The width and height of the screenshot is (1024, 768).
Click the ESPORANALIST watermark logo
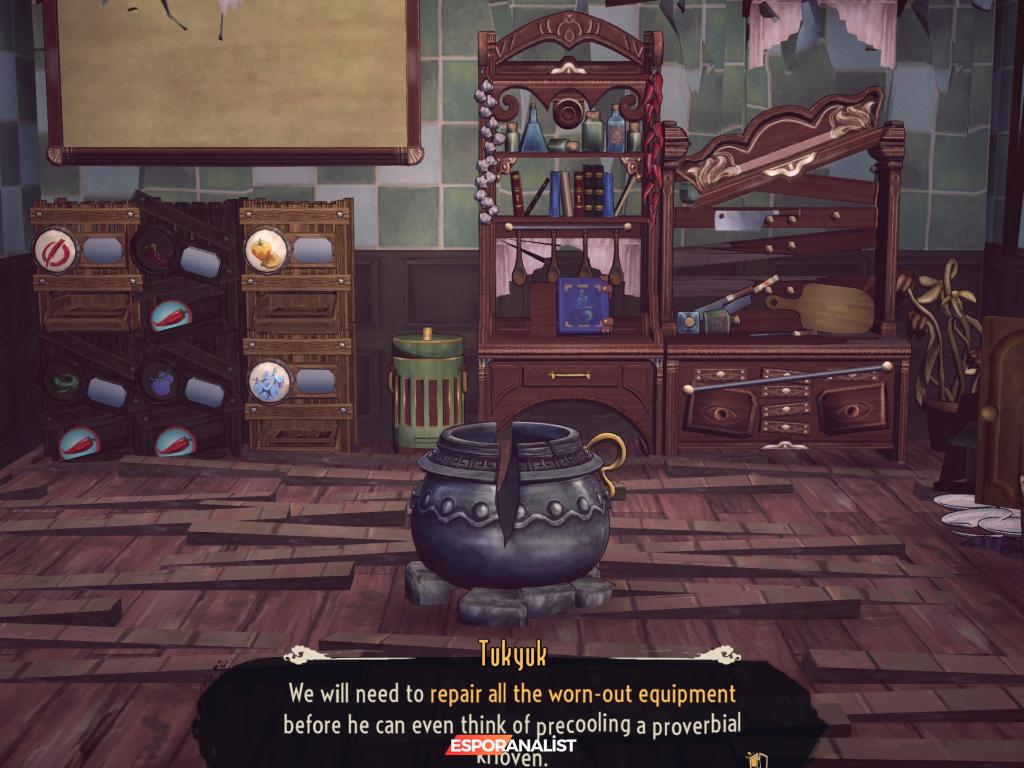tap(511, 745)
